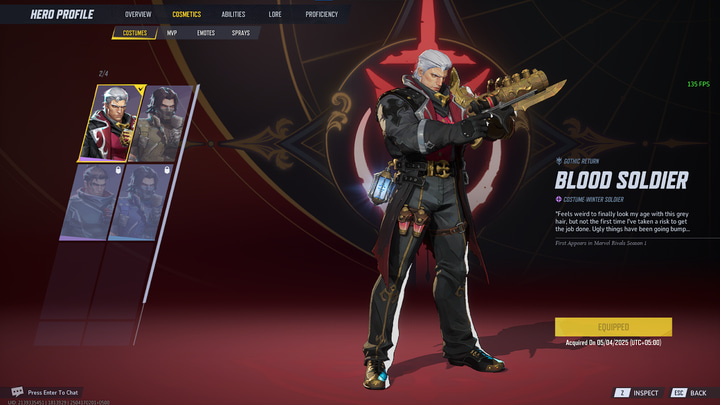Open the MVP sub-tab
The image size is (720, 405).
click(x=172, y=33)
